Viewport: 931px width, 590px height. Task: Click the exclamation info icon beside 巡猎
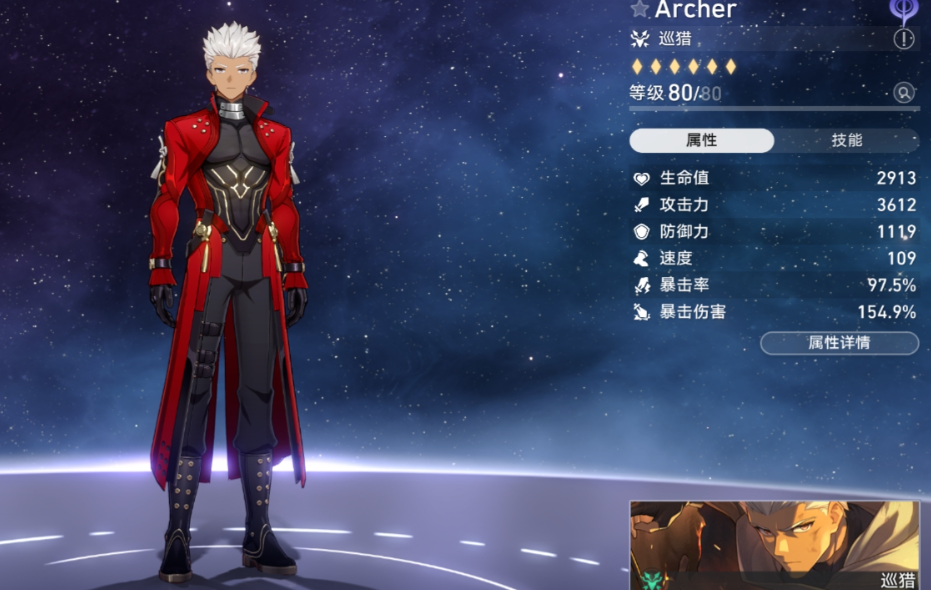[904, 39]
